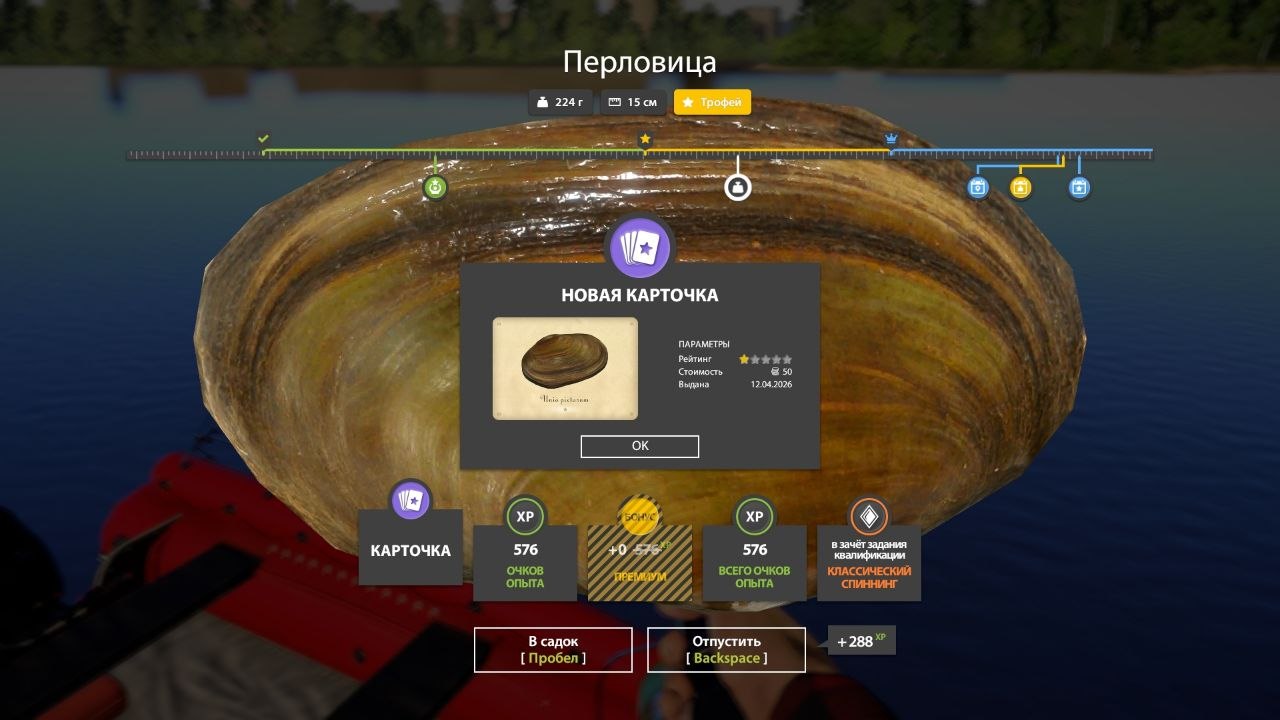Click В садок to keep the catch

pyautogui.click(x=552, y=649)
